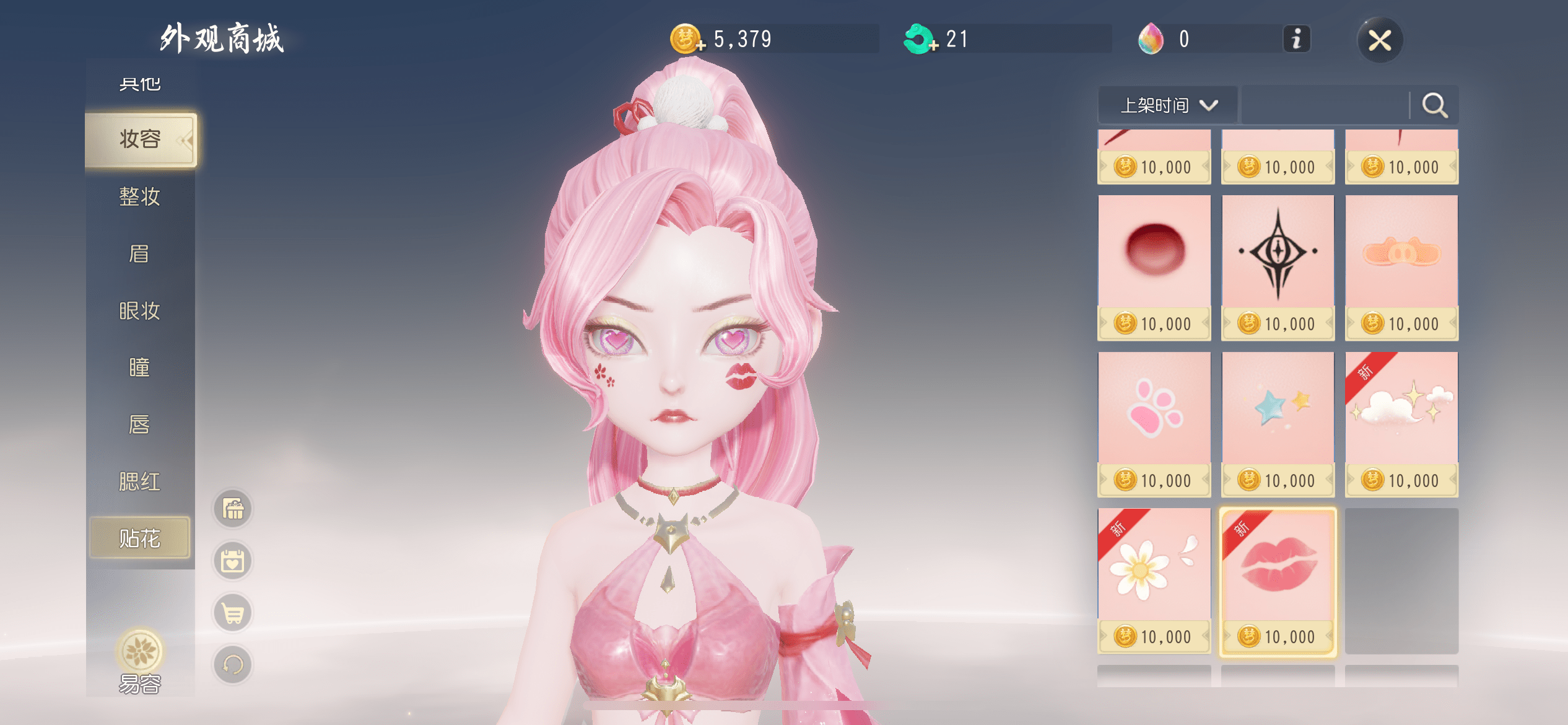The height and width of the screenshot is (725, 1568).
Task: Select the 妆容 category tab
Action: click(141, 139)
